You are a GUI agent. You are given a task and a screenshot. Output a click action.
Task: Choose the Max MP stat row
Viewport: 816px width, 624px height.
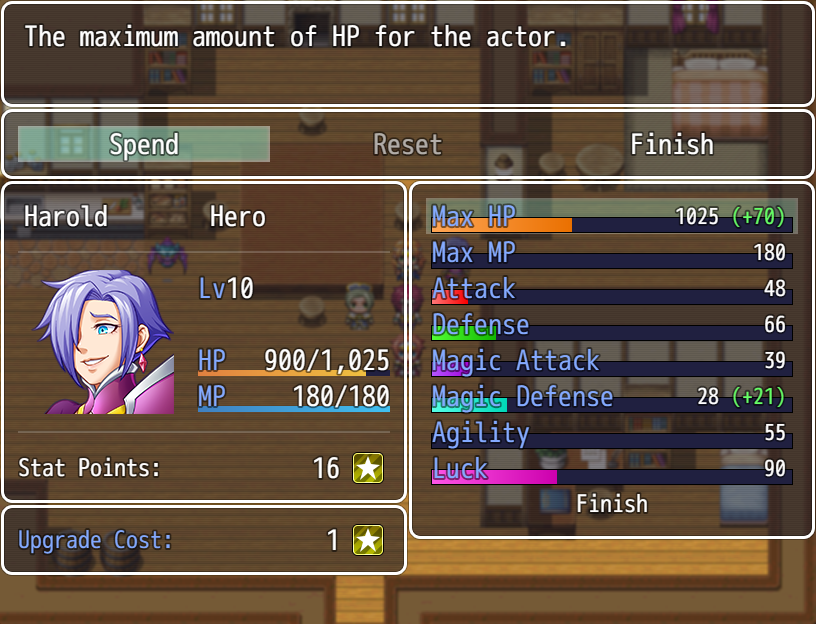[x=611, y=252]
